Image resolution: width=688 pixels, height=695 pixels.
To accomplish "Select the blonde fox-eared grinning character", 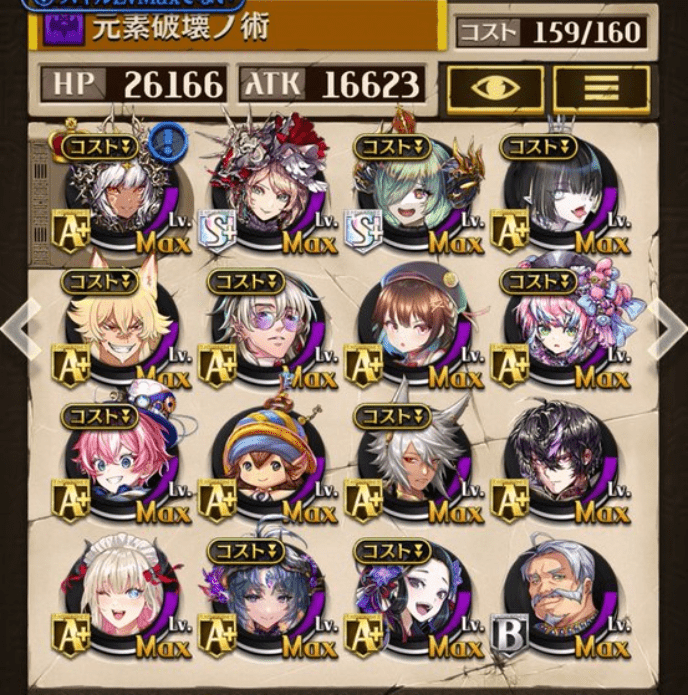I will (x=119, y=326).
